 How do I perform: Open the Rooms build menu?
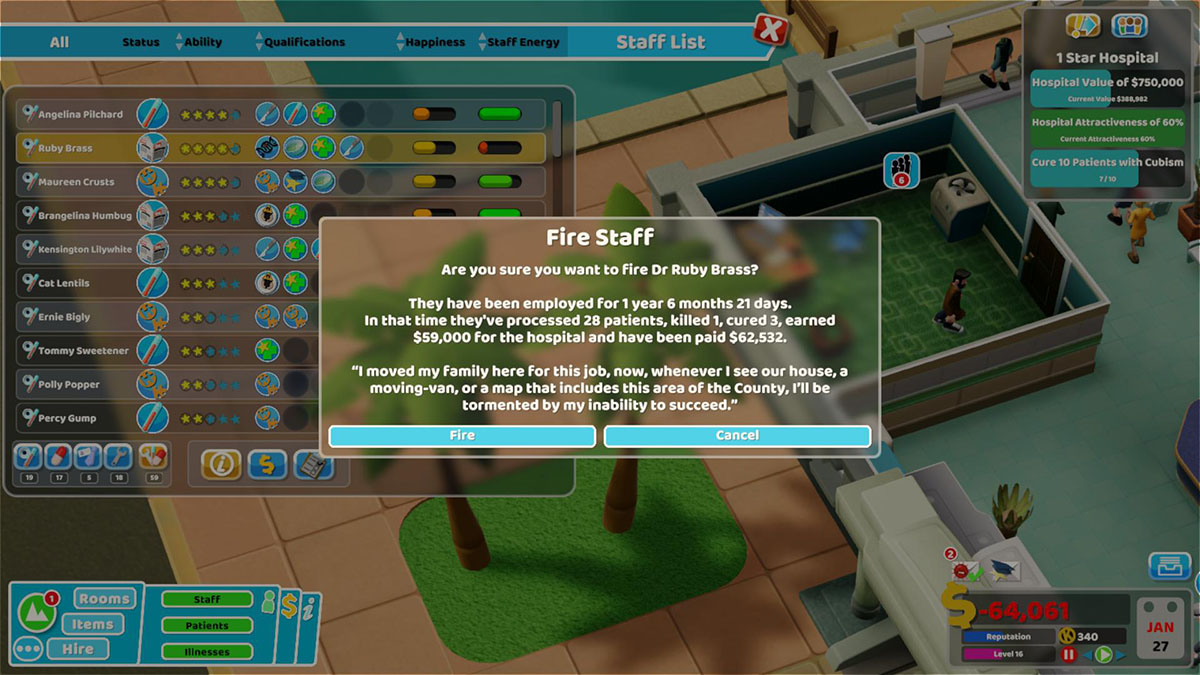point(104,599)
